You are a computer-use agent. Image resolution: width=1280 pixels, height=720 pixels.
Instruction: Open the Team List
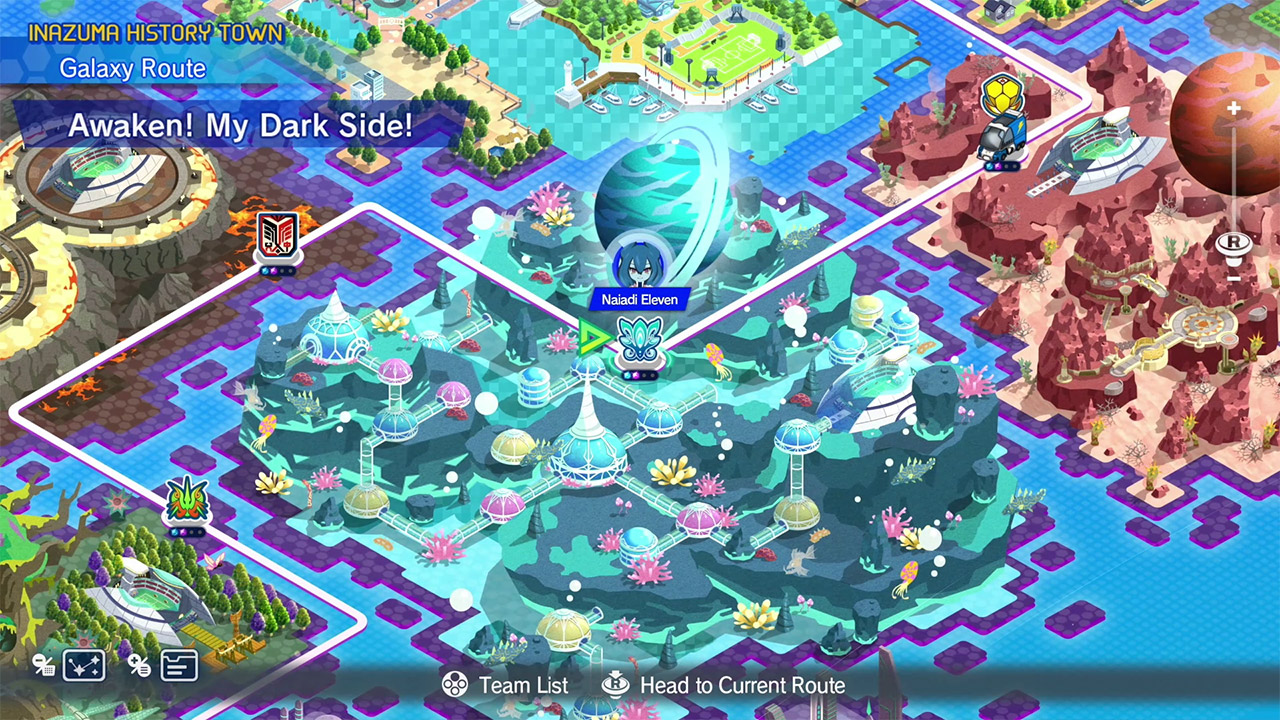click(x=506, y=685)
